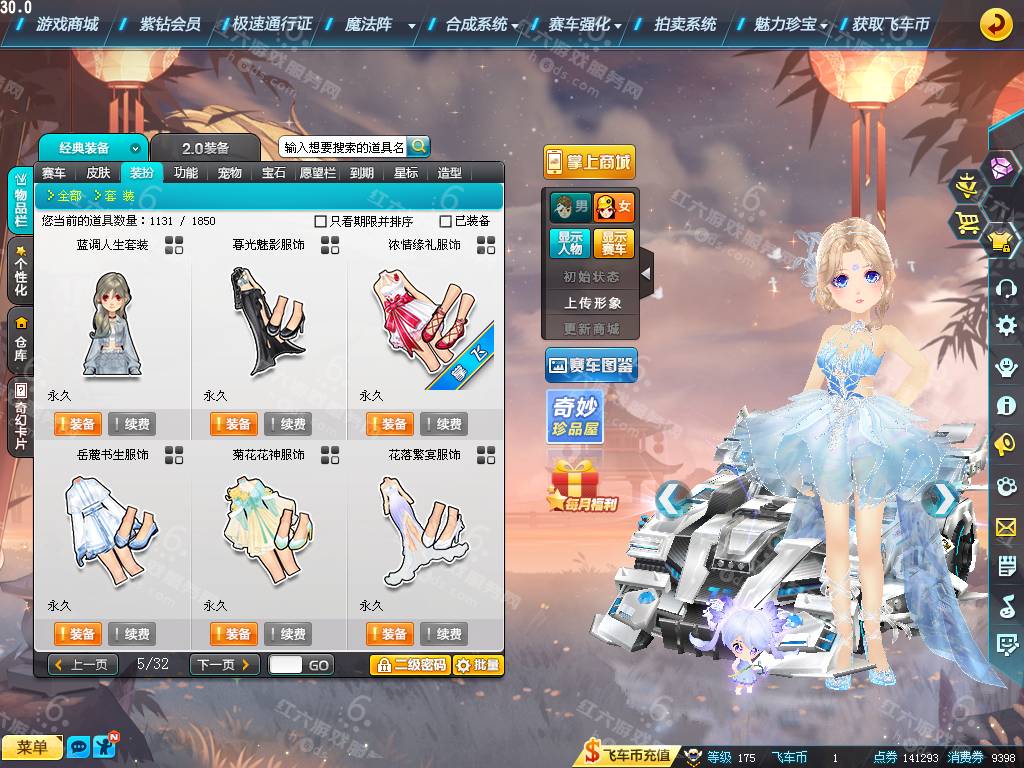Open the 二级密码 secondary password
The height and width of the screenshot is (768, 1024).
click(x=410, y=664)
